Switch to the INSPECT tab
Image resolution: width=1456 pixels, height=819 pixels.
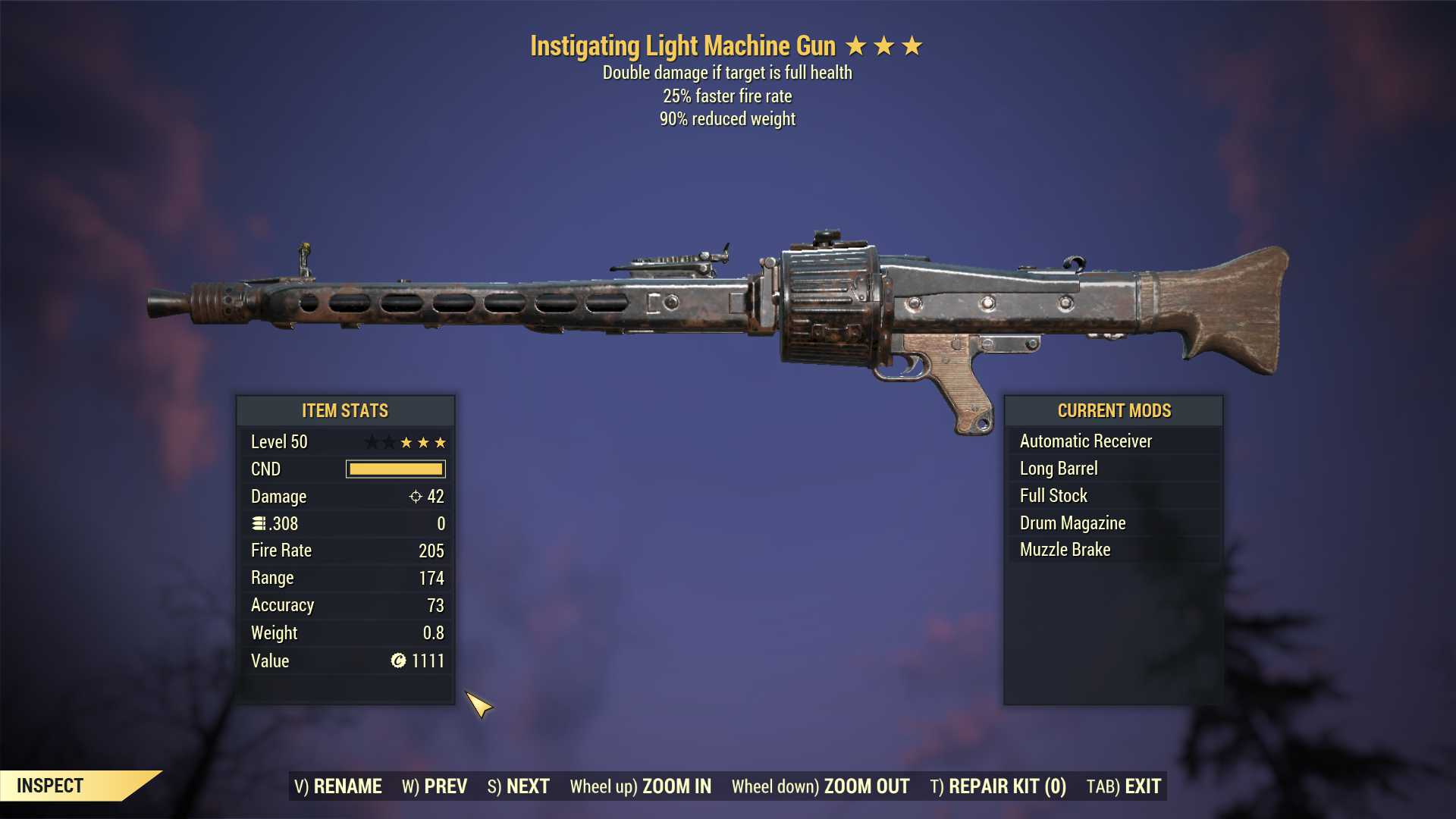51,786
